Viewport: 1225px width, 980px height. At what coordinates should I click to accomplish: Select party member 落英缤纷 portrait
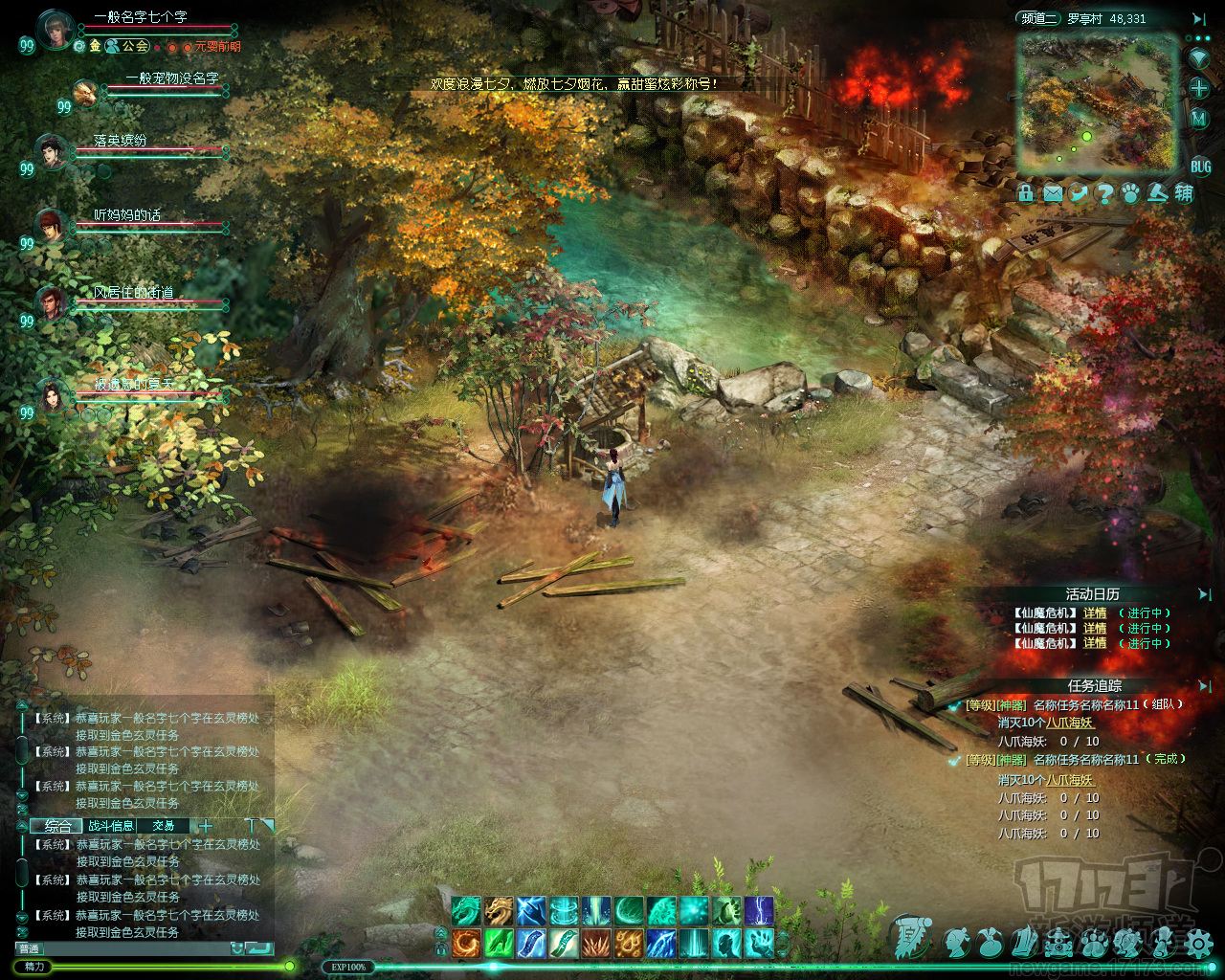tap(52, 151)
